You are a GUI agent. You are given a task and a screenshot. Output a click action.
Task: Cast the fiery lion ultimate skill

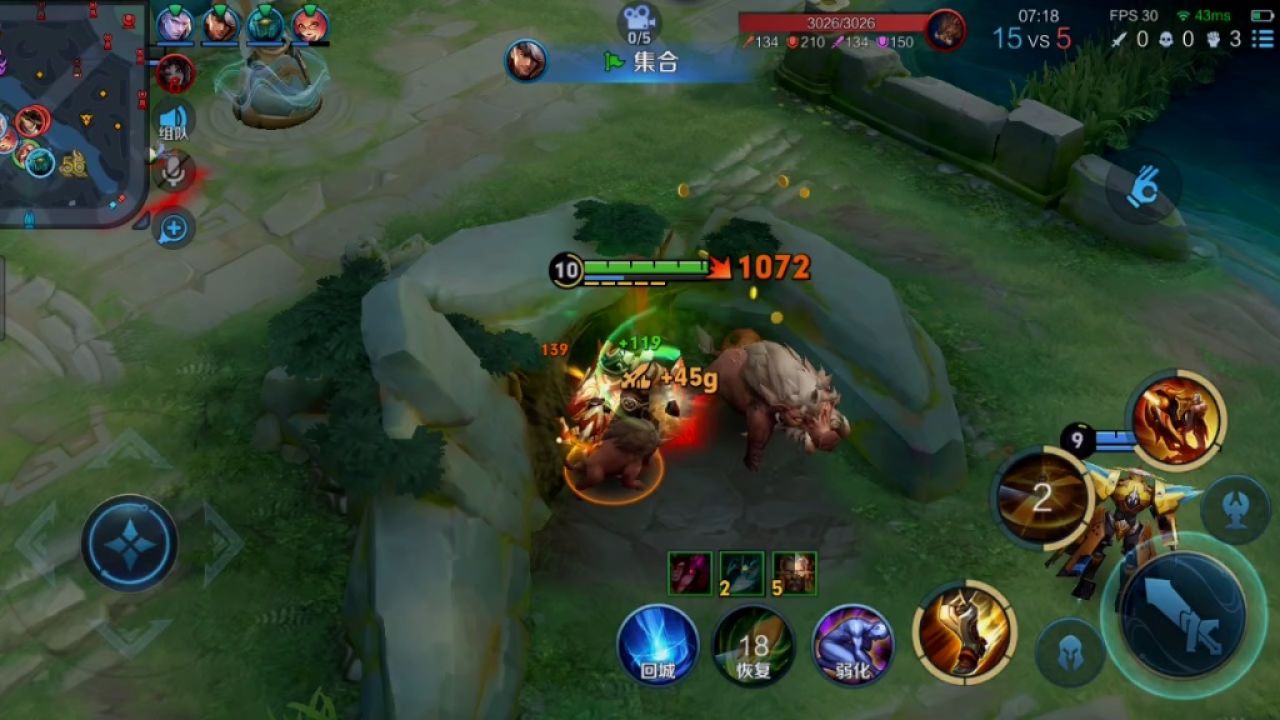[1177, 419]
